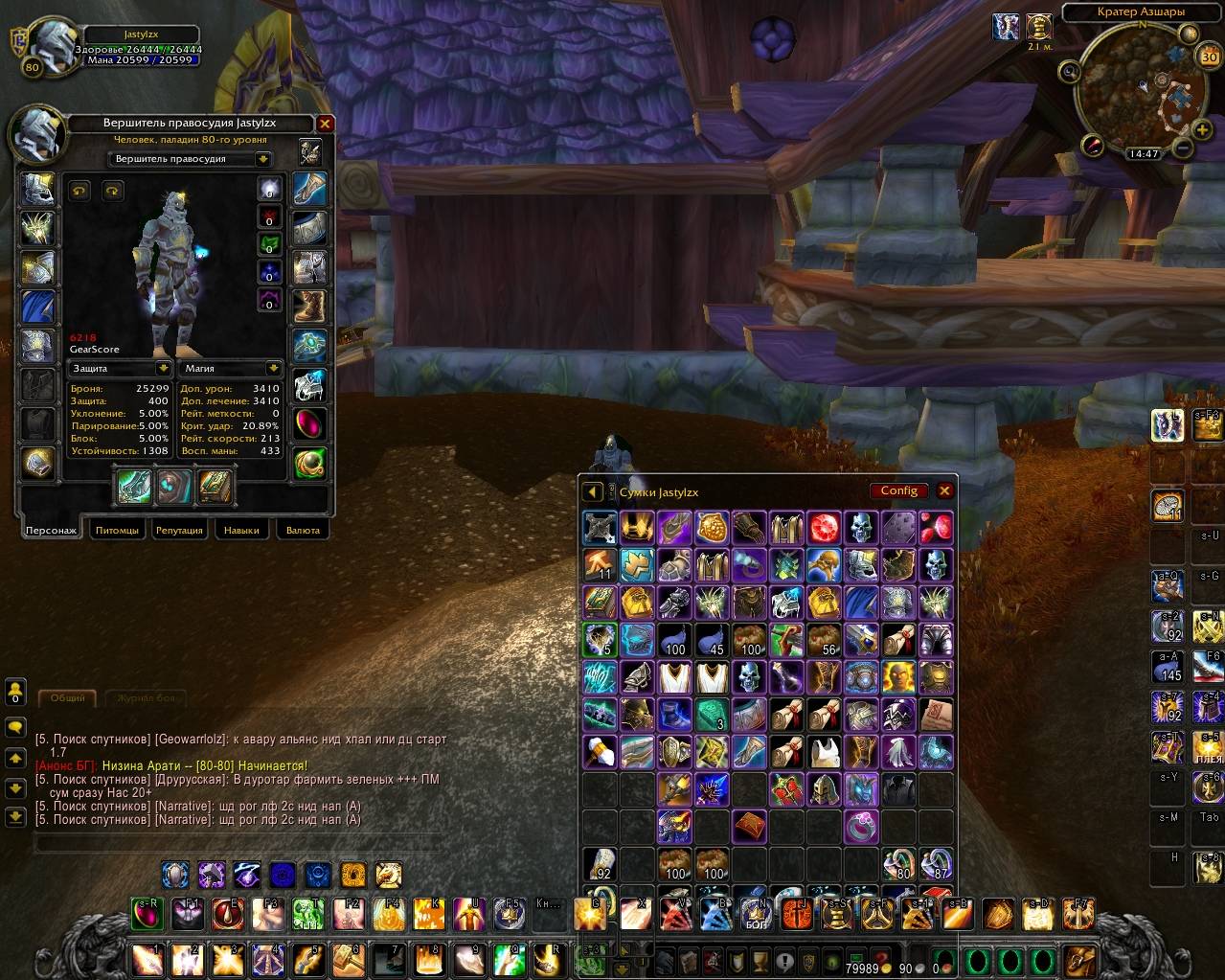The image size is (1225, 980).
Task: Switch to the Общий chat tab
Action: (67, 698)
